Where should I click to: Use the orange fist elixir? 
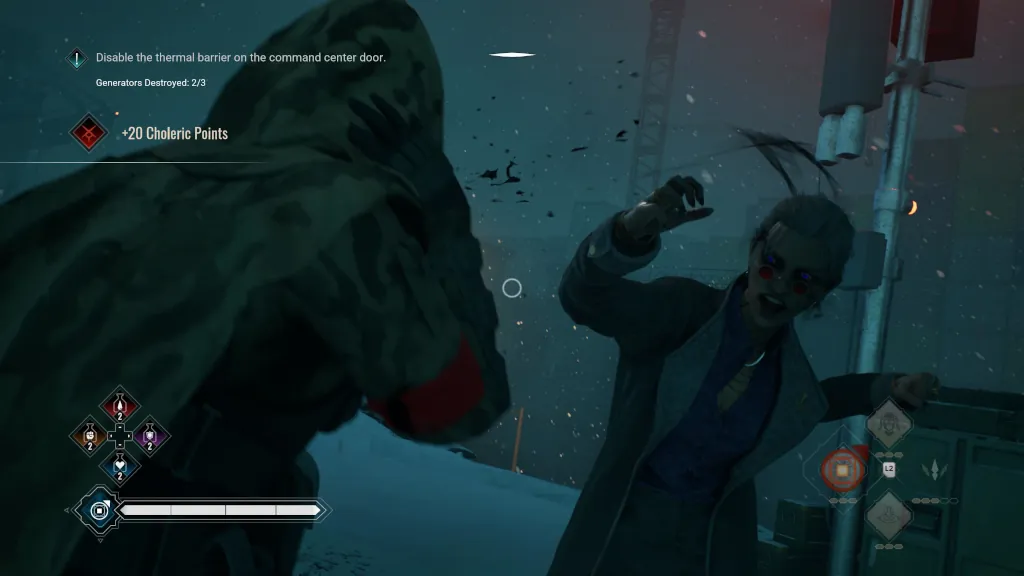89,436
